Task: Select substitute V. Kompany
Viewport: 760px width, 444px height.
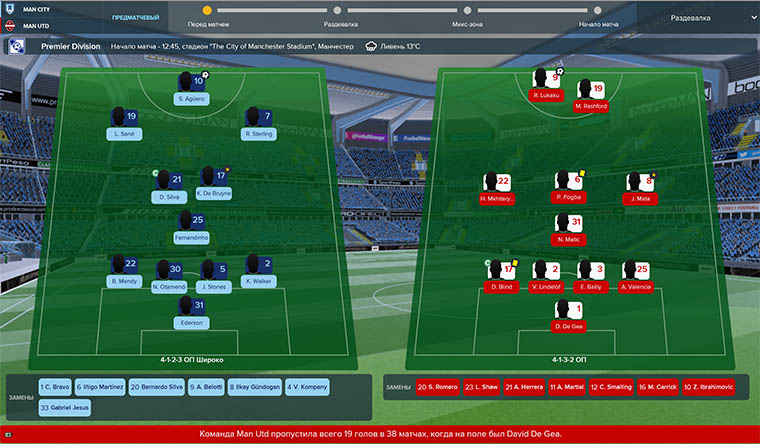Action: 305,387
